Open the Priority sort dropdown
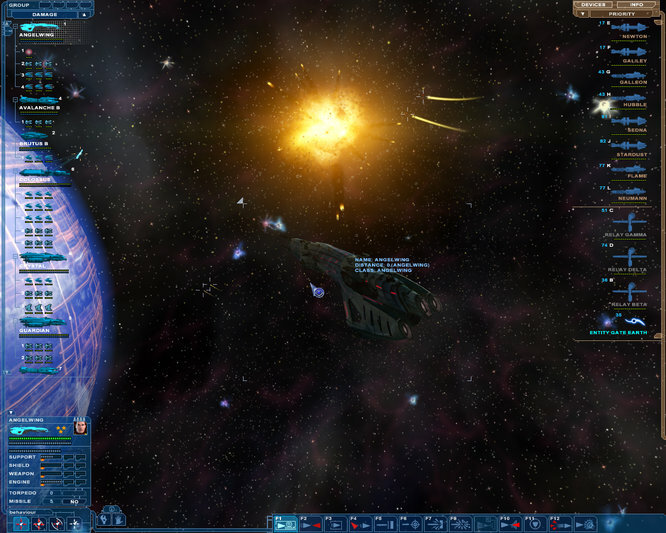666x533 pixels. click(x=620, y=14)
